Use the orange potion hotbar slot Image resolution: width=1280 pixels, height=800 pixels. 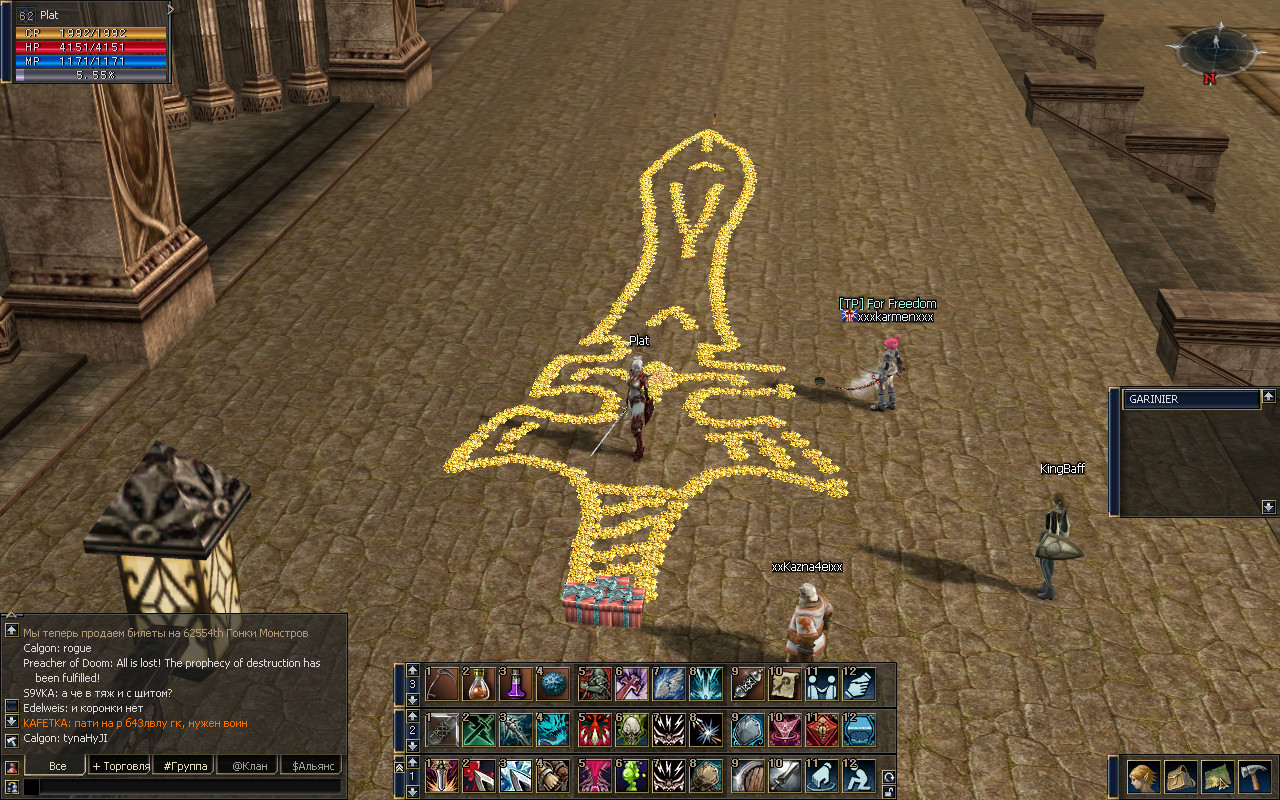click(478, 684)
